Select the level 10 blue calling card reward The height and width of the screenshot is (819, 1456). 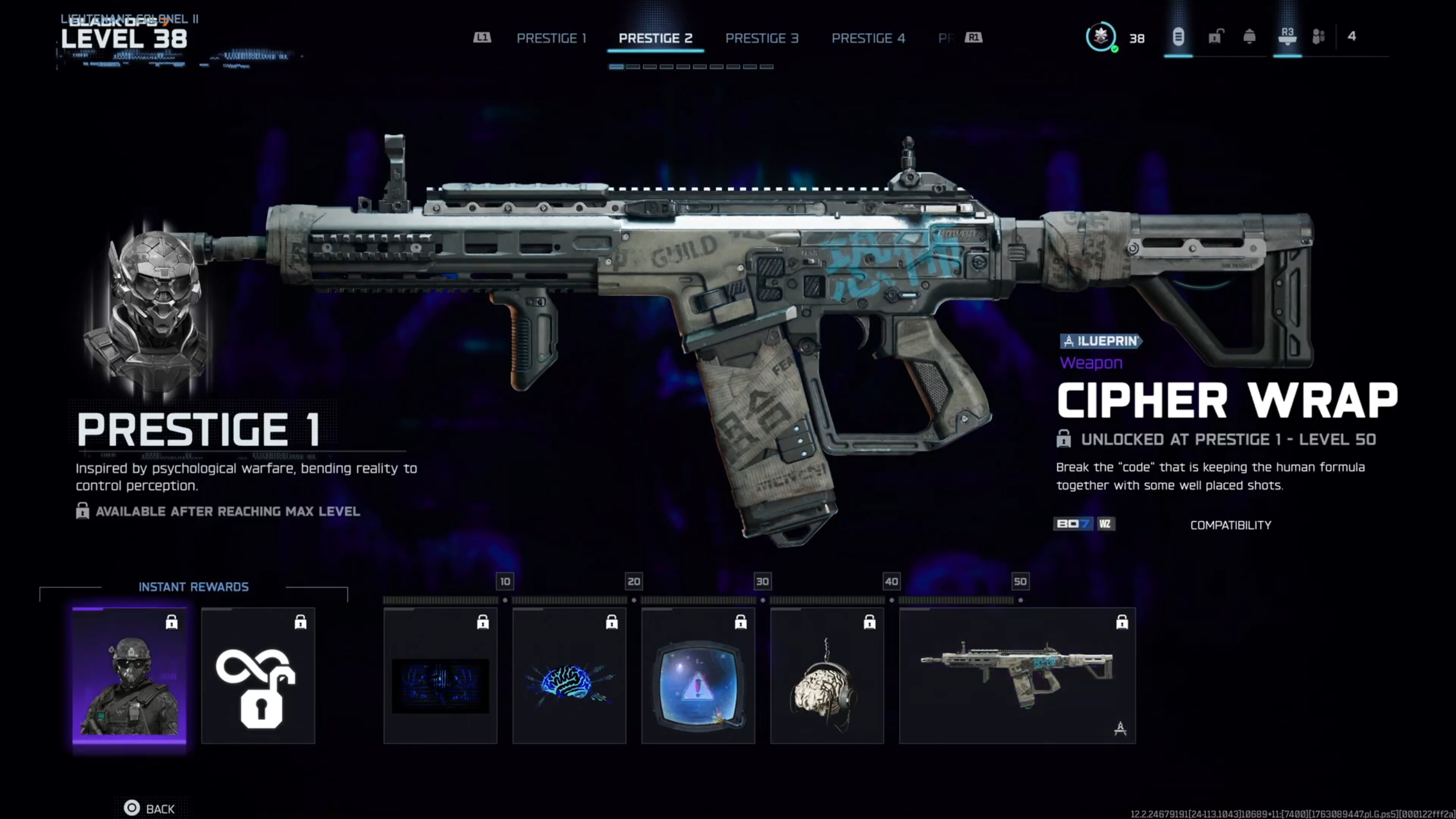pos(440,676)
